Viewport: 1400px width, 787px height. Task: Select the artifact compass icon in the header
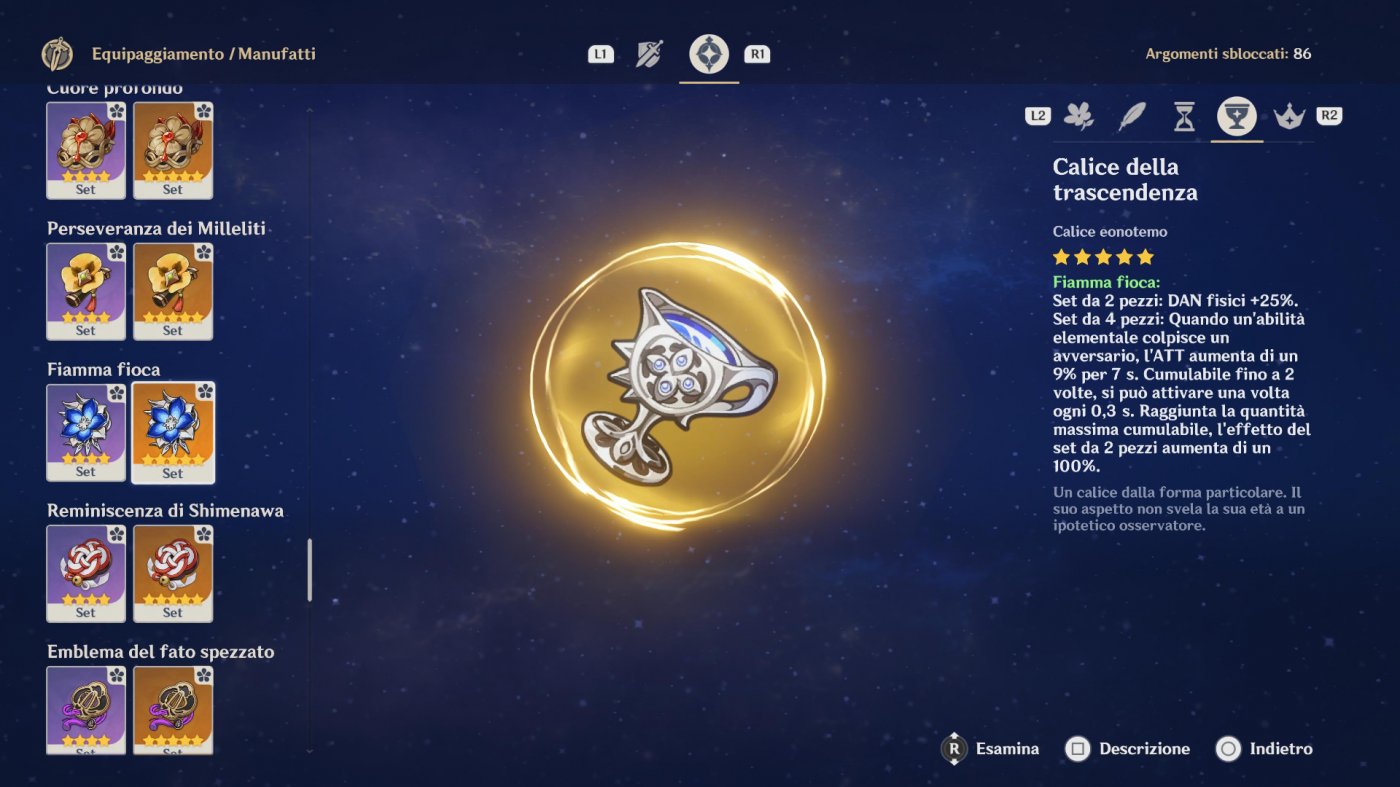(x=709, y=52)
